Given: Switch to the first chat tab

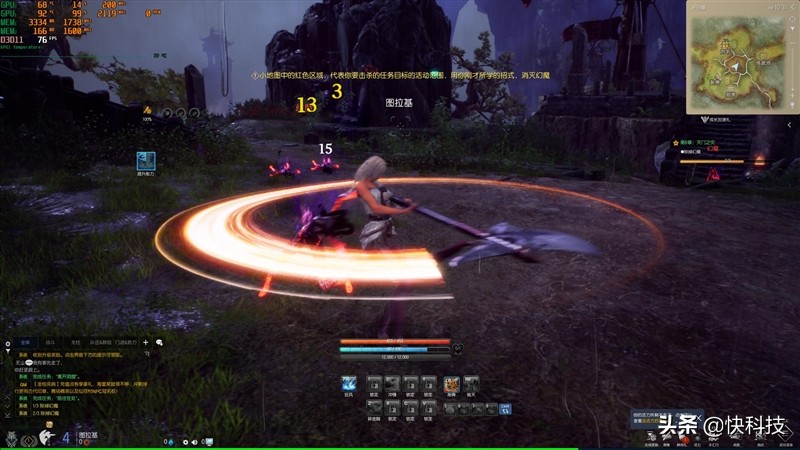Looking at the screenshot, I should [23, 342].
